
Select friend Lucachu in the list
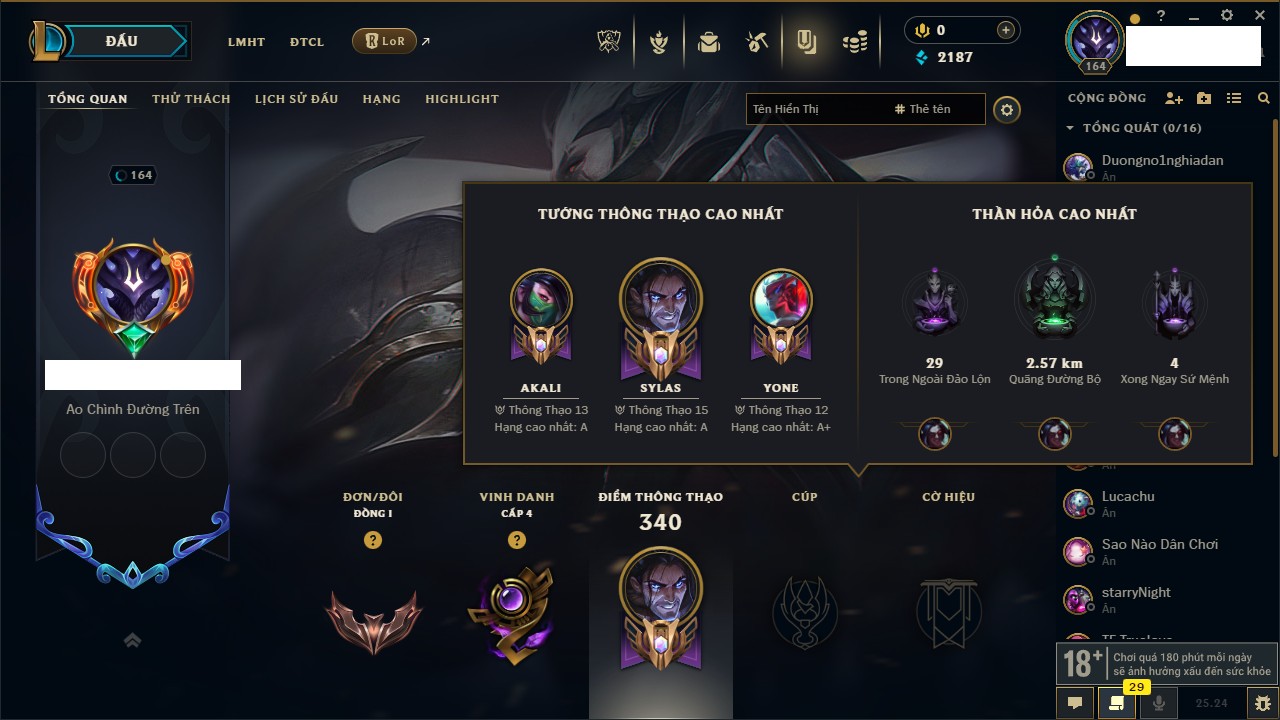(x=1128, y=497)
